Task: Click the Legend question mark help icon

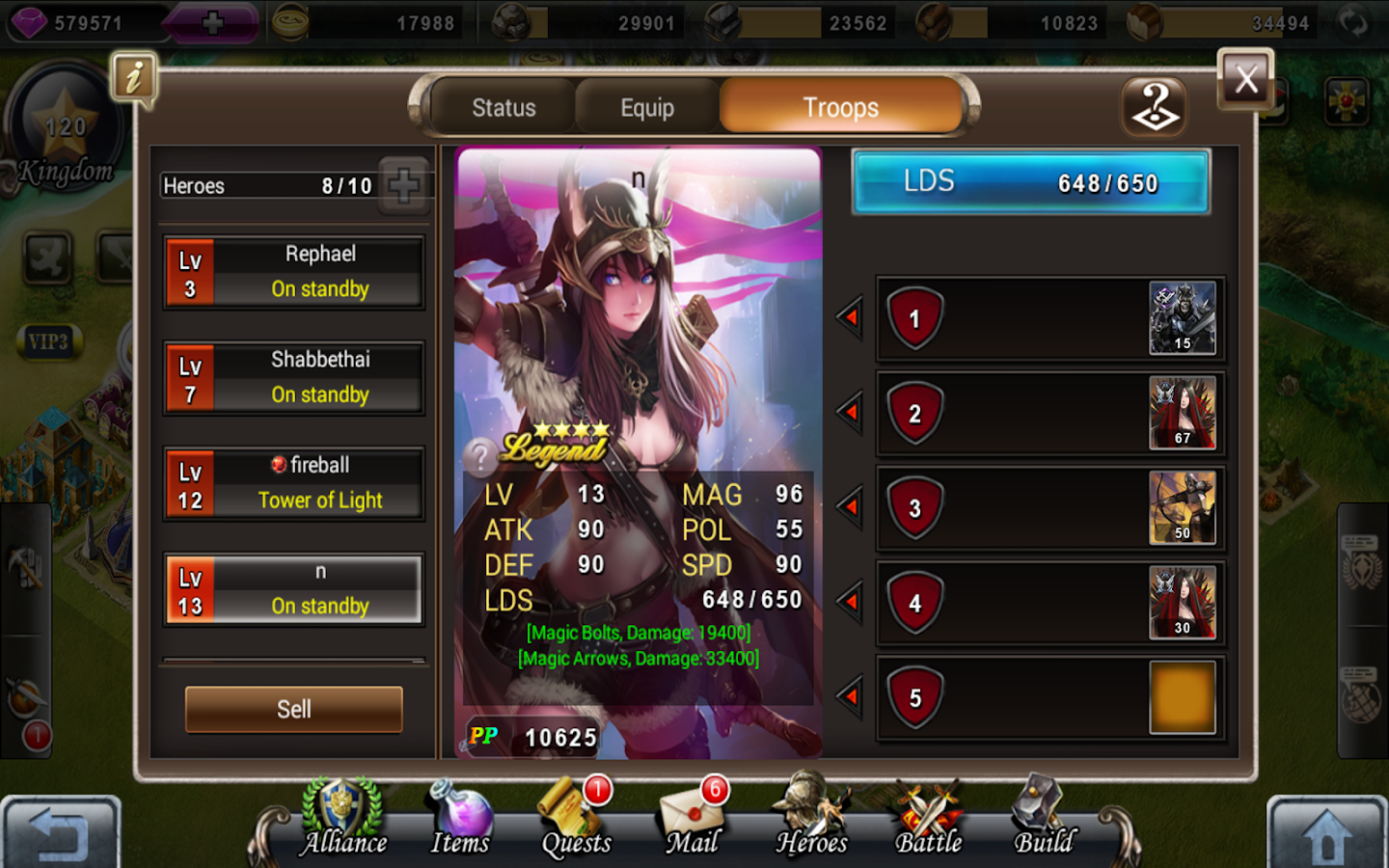Action: (x=479, y=455)
